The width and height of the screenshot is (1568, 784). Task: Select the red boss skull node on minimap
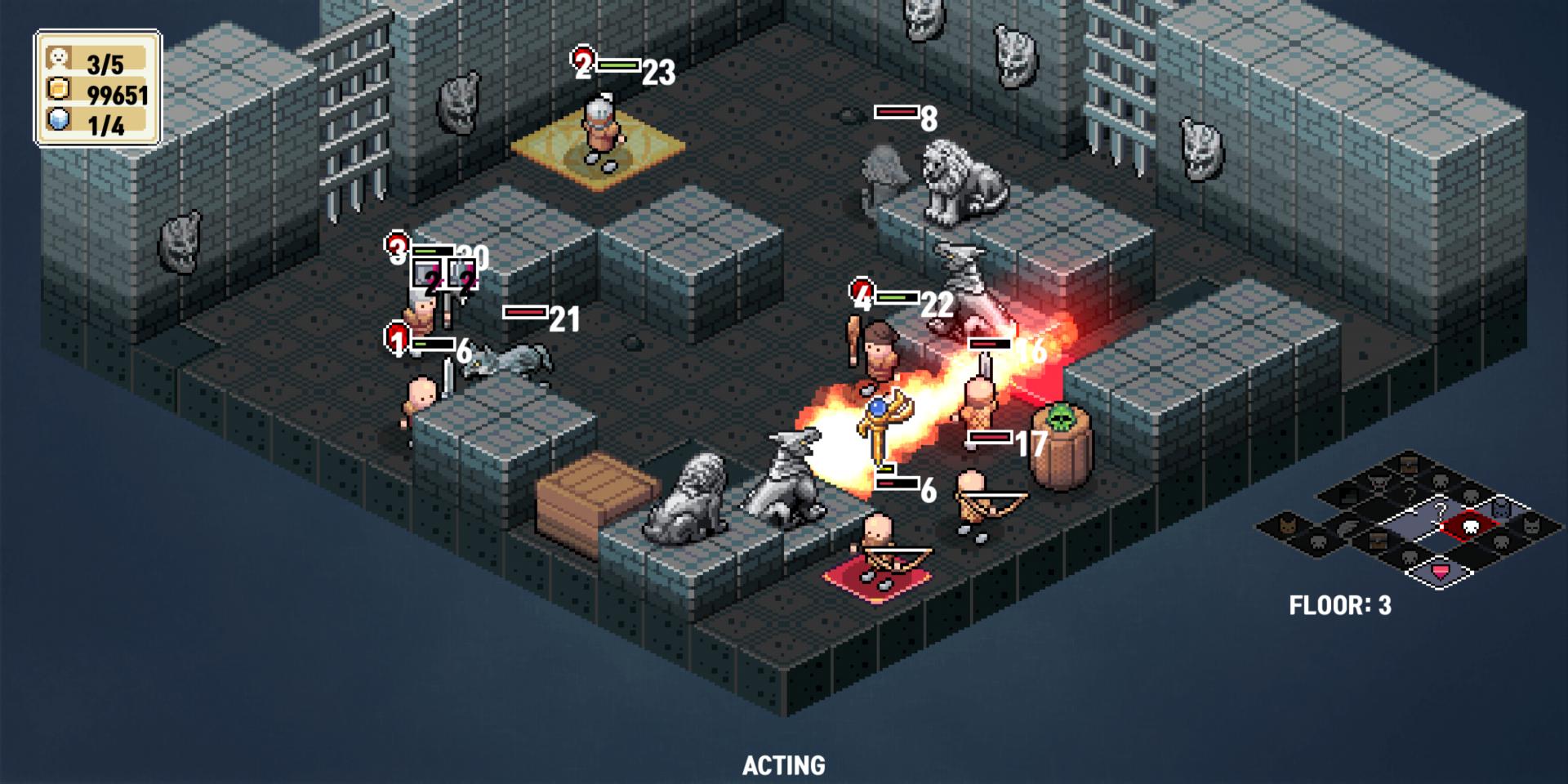click(x=1471, y=527)
